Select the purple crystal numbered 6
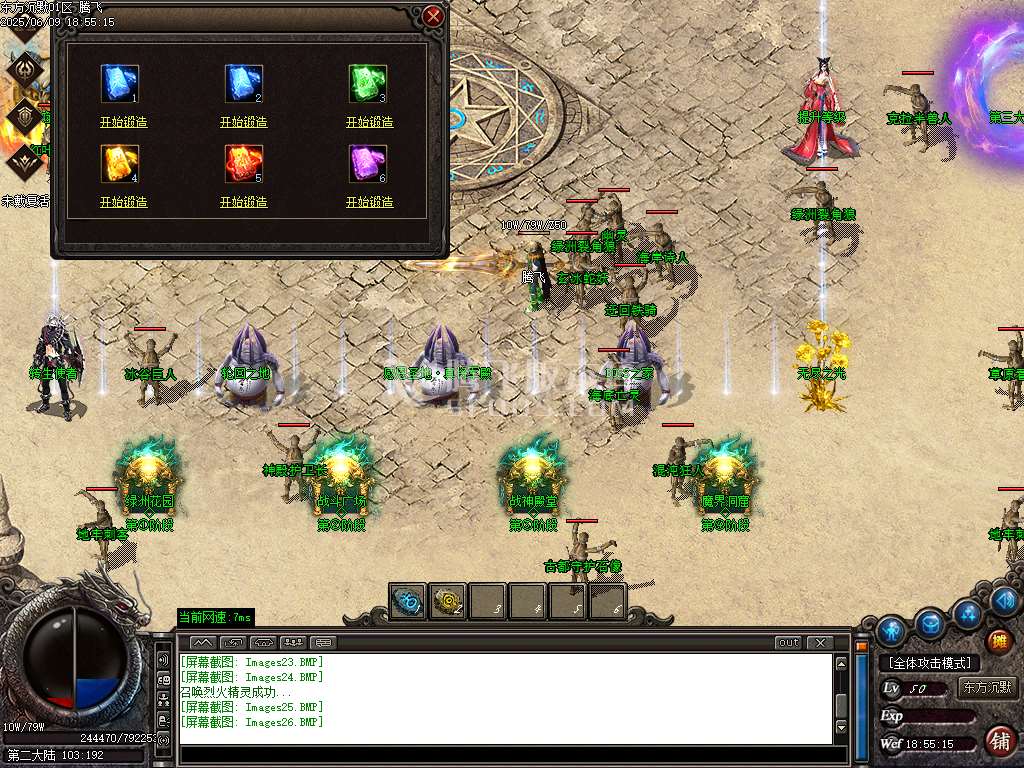1024x768 pixels. 368,164
